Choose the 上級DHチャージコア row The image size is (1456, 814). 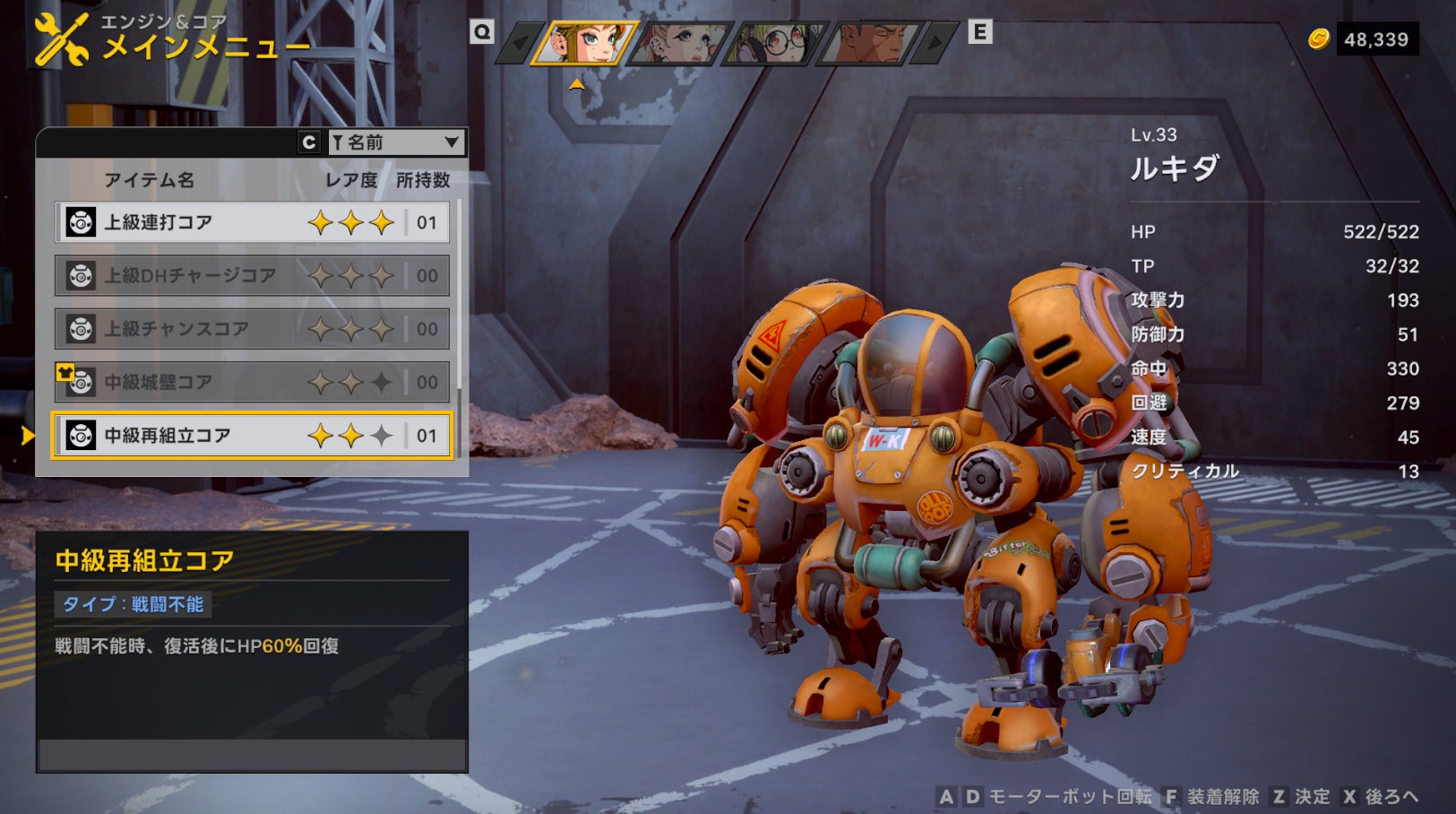point(252,275)
